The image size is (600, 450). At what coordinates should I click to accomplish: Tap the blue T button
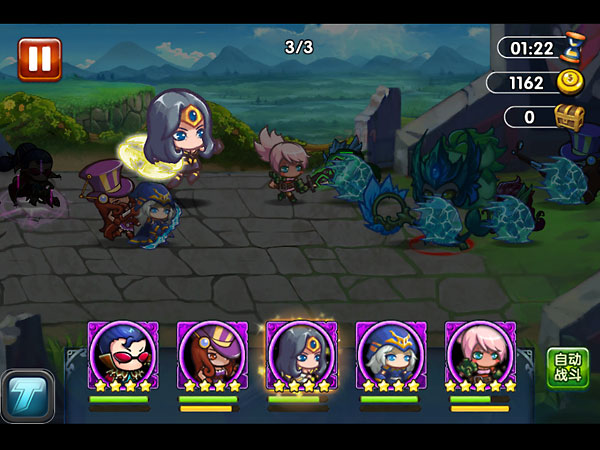[x=27, y=394]
